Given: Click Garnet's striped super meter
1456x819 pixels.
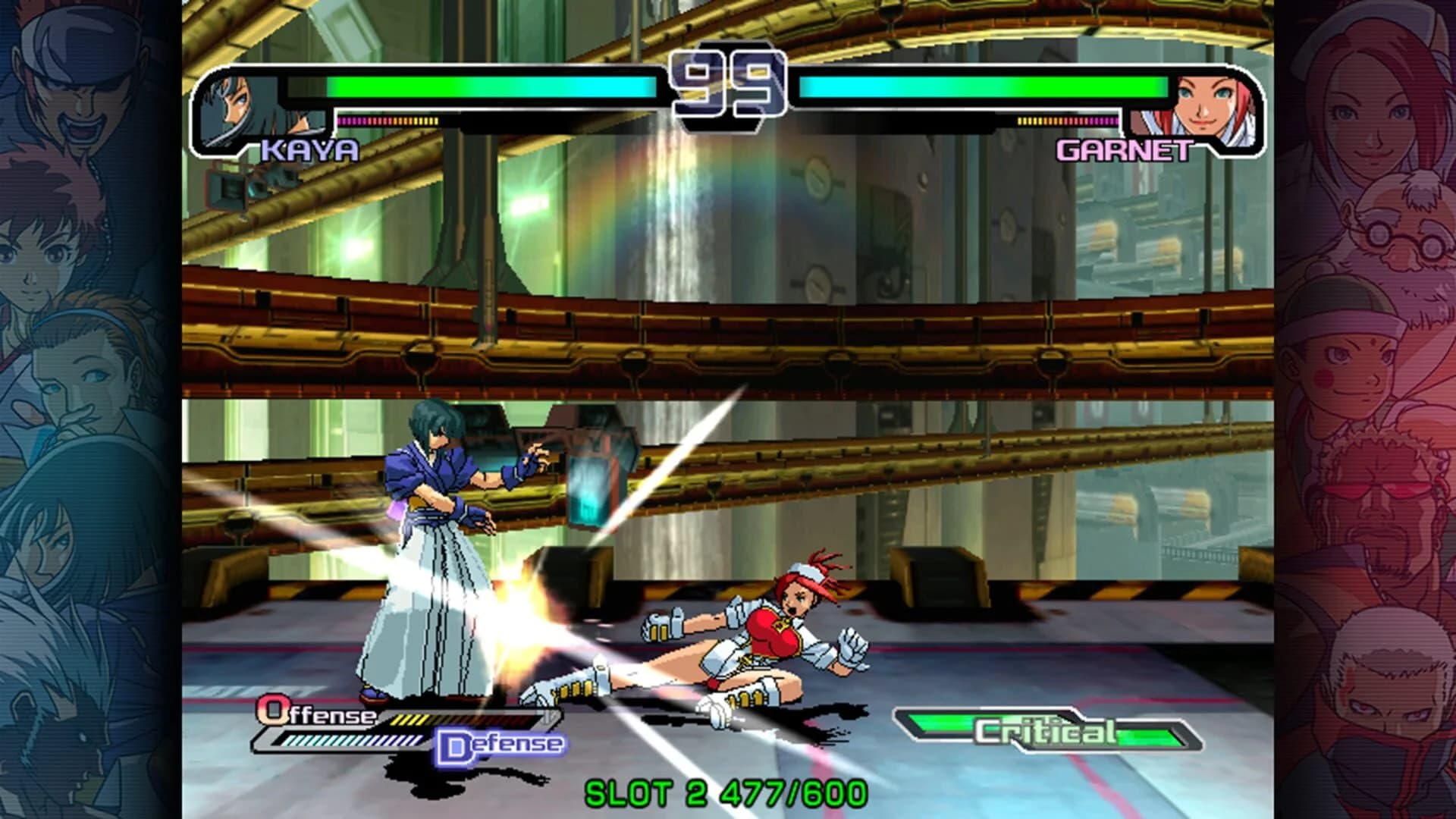Looking at the screenshot, I should [1069, 120].
